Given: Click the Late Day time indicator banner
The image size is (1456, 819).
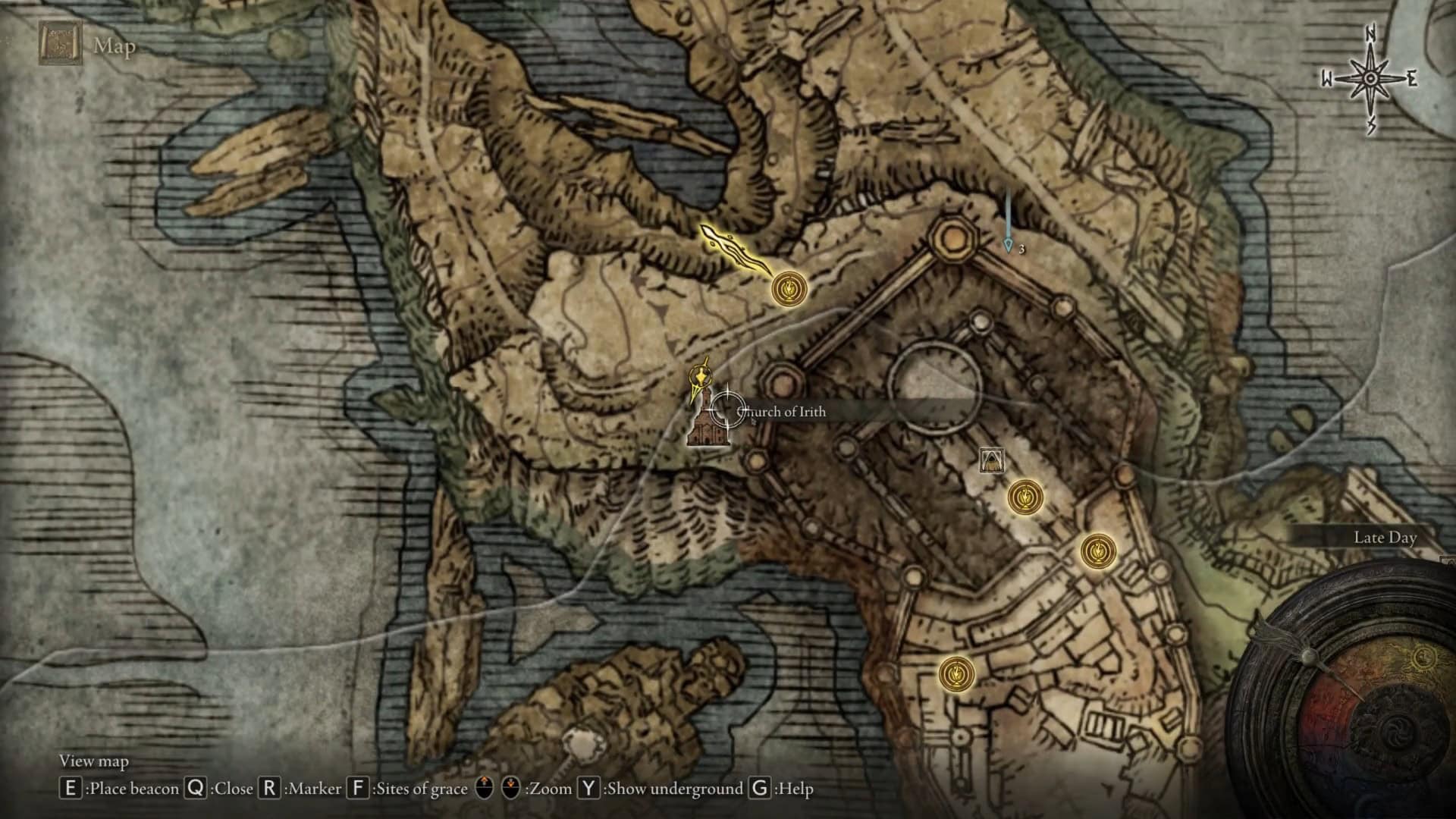Looking at the screenshot, I should point(1386,537).
